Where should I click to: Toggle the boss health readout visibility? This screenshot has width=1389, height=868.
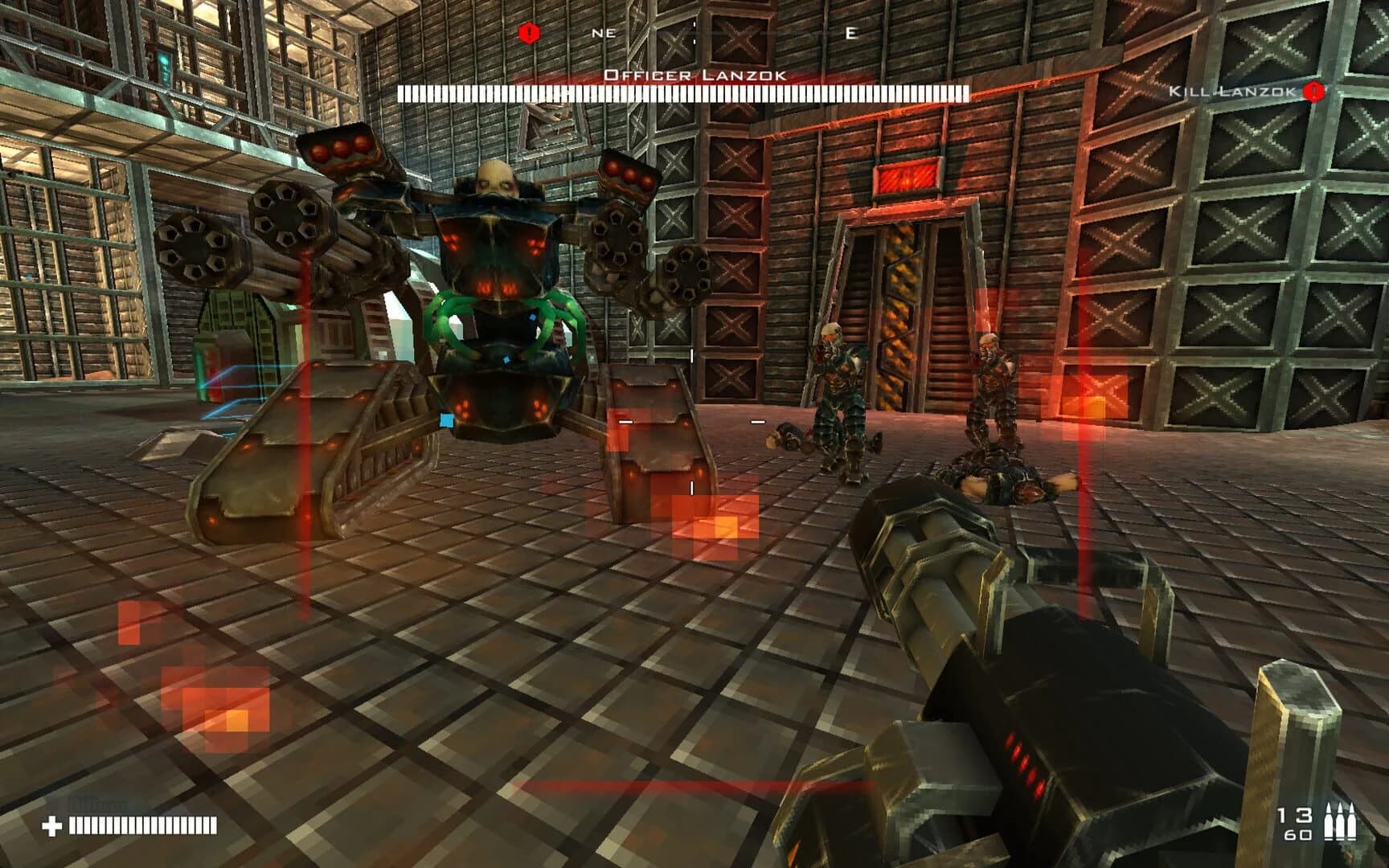click(x=685, y=92)
